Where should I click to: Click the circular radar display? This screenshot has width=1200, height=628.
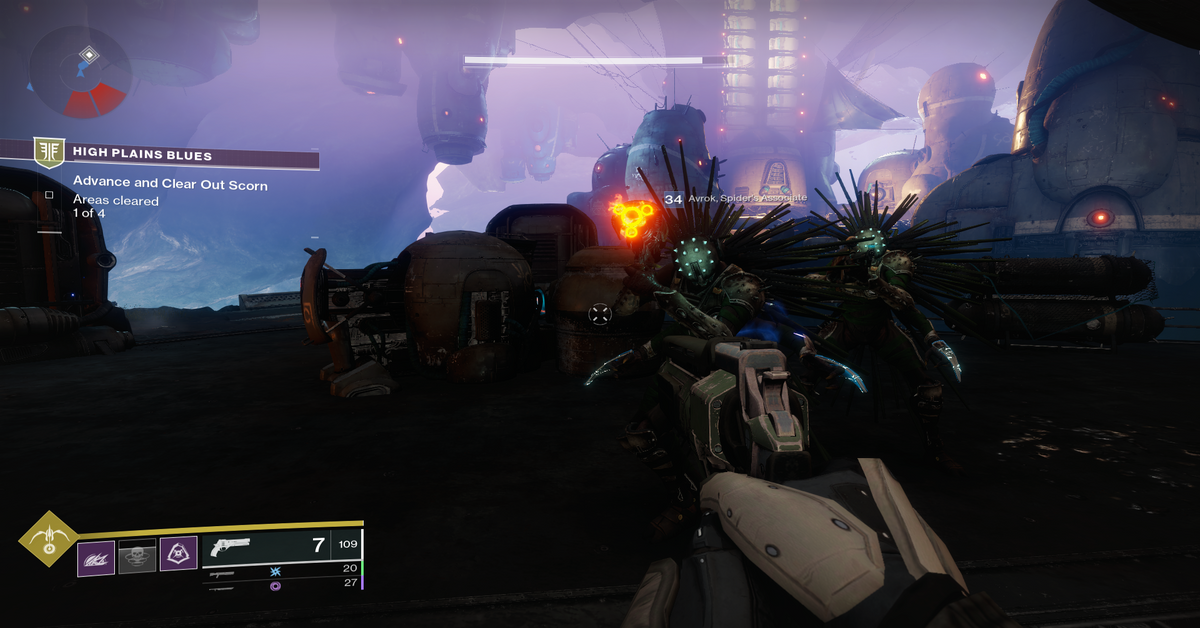tap(80, 71)
